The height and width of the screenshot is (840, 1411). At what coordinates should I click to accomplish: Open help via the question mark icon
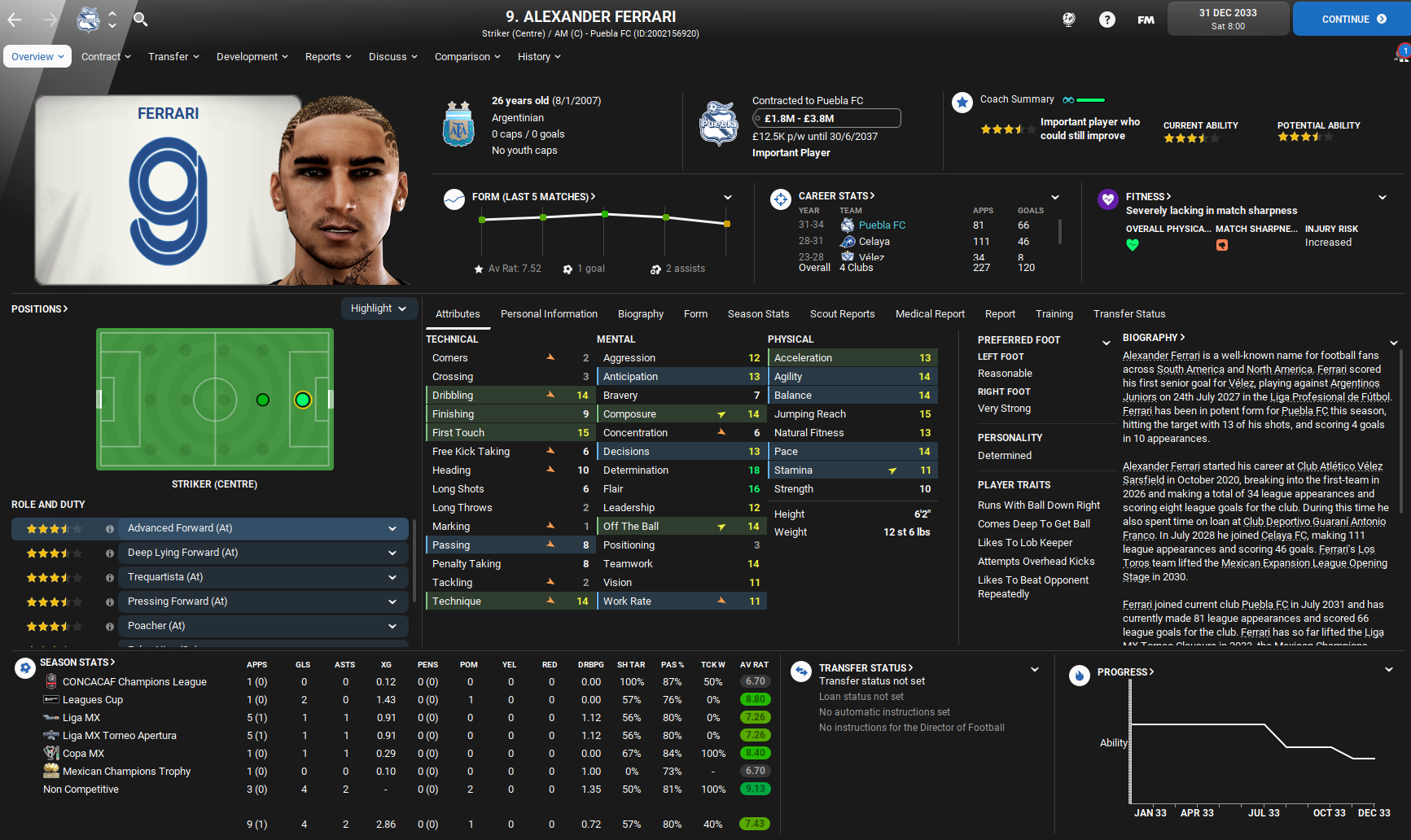1106,19
